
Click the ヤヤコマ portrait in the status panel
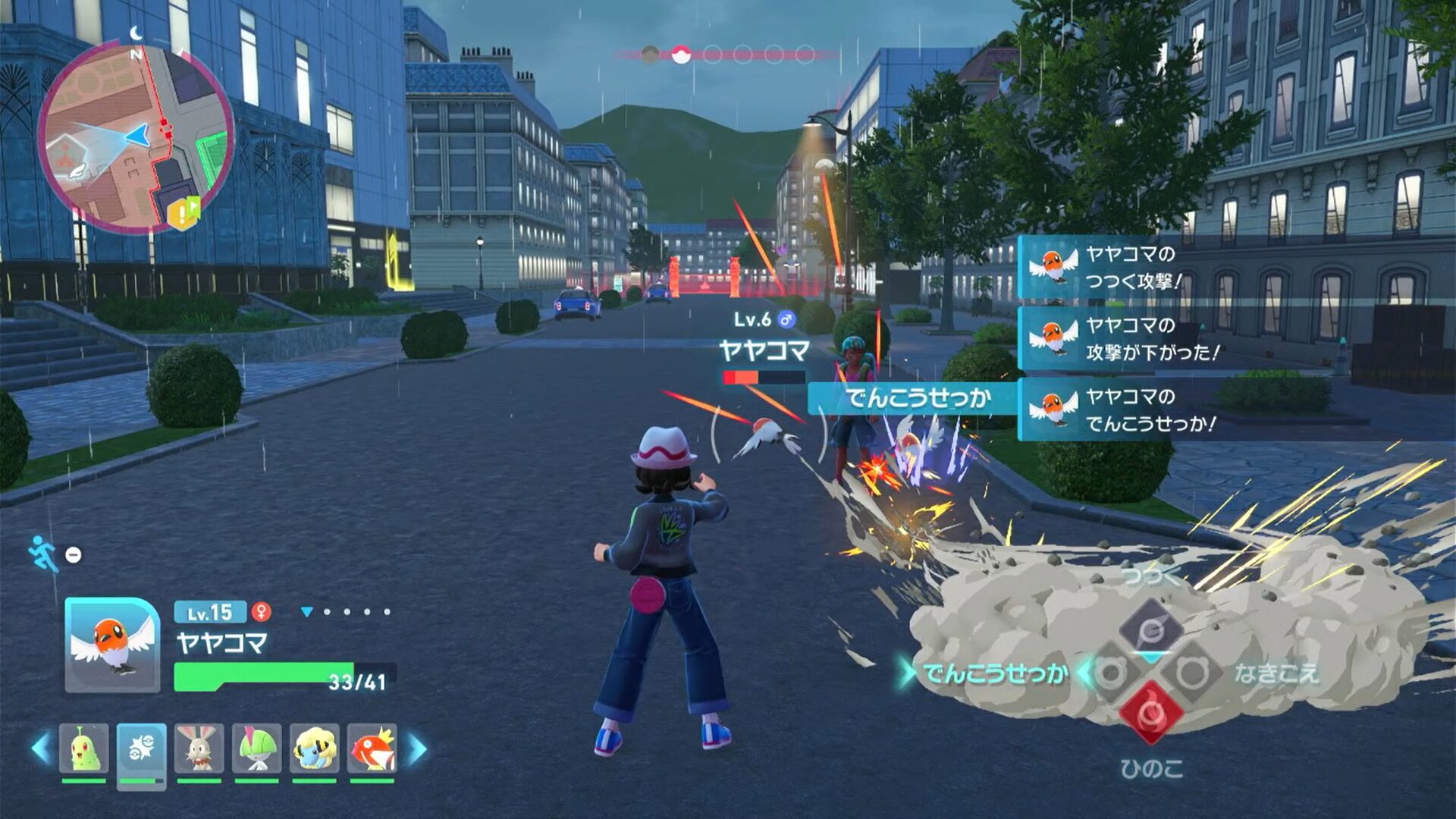pos(112,645)
